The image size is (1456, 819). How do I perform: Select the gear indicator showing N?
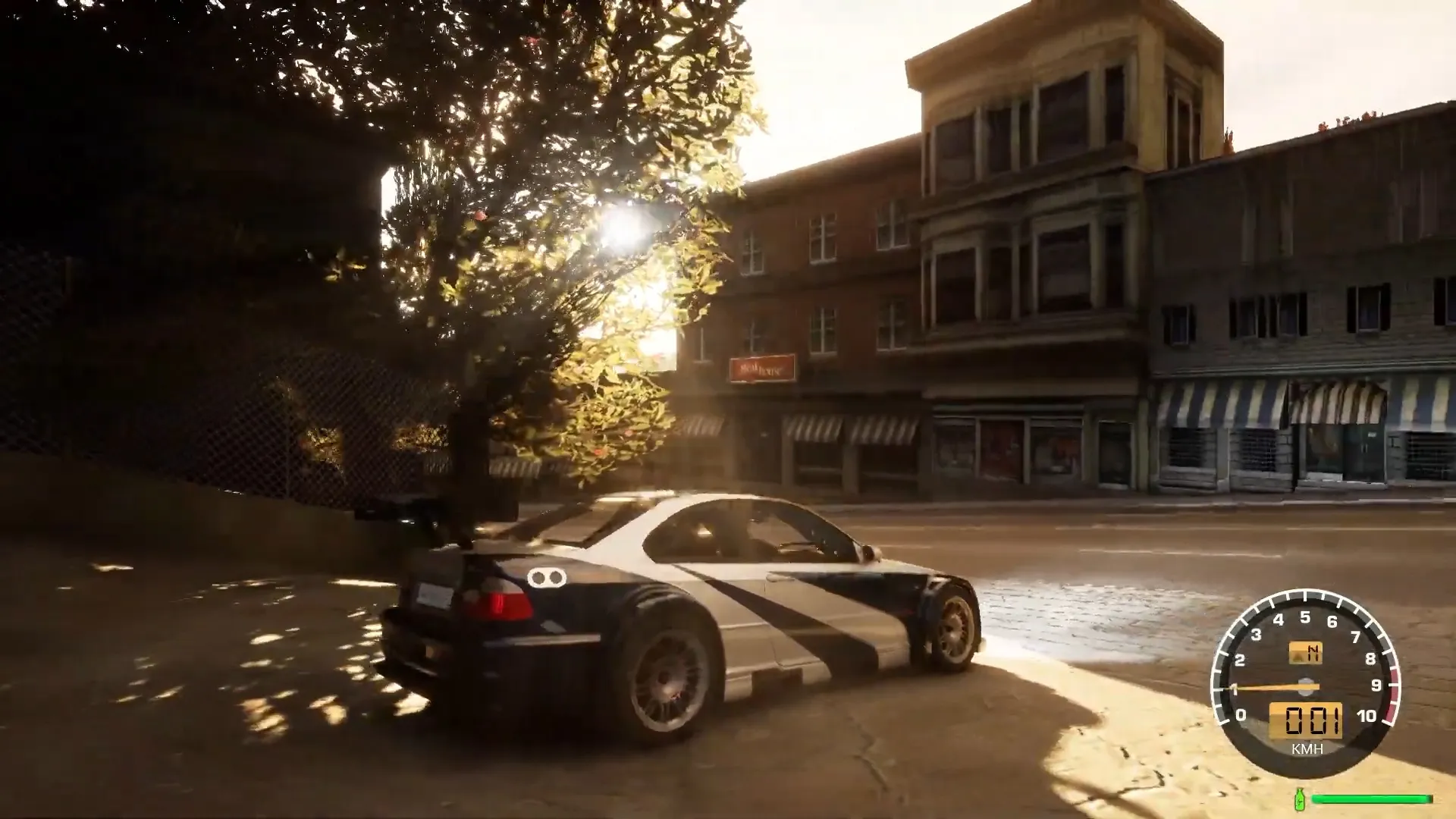click(x=1312, y=654)
